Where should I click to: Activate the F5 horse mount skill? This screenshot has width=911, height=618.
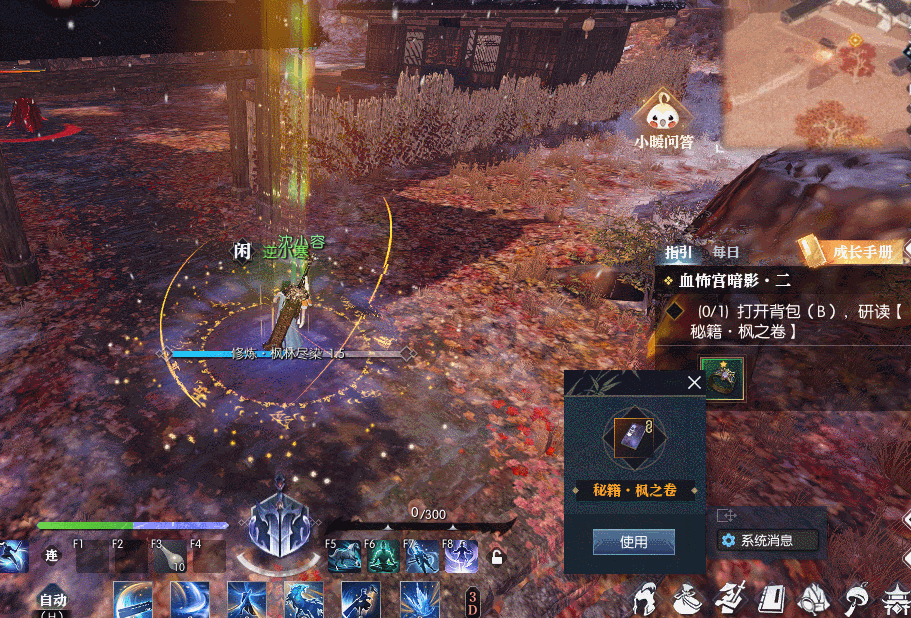(344, 558)
